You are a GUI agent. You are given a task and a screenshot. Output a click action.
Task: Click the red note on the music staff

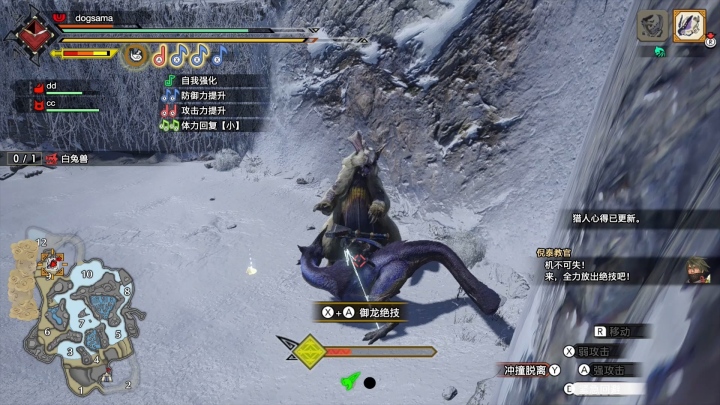point(160,53)
